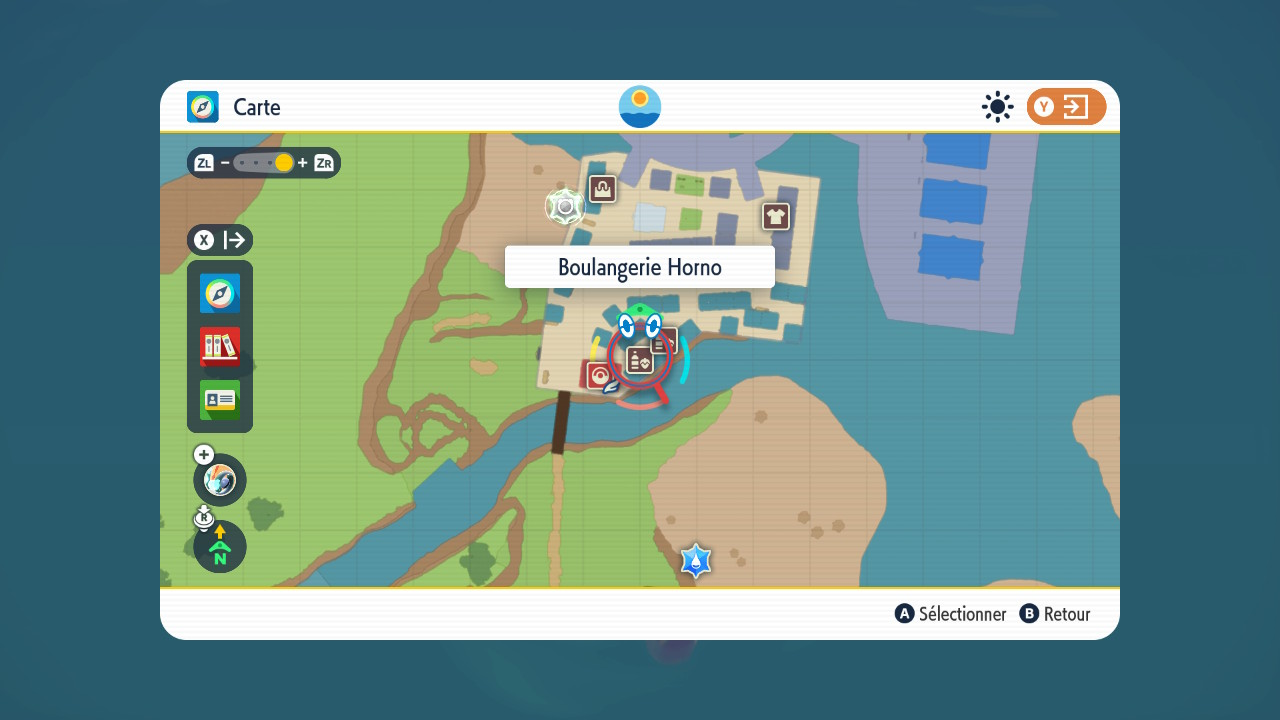Viewport: 1280px width, 720px height.
Task: Open the compass map app in sidebar
Action: point(220,294)
